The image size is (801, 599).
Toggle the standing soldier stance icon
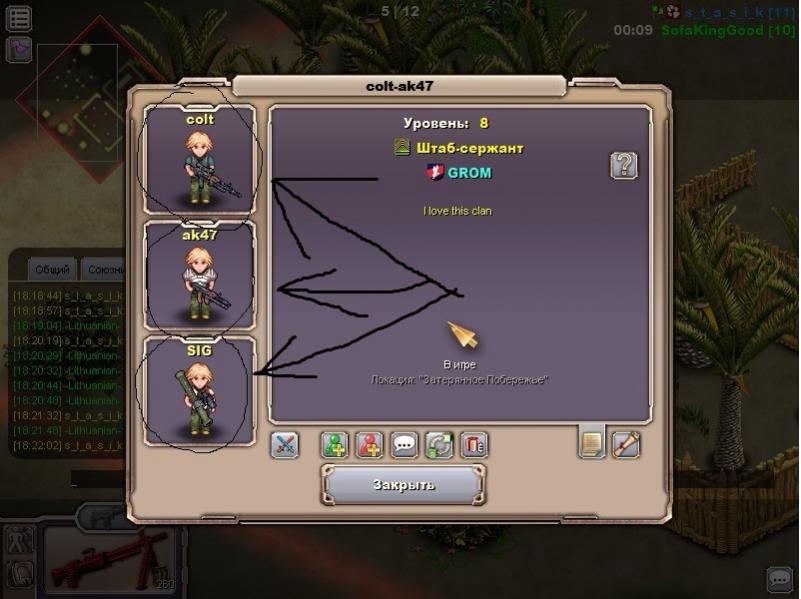(x=19, y=541)
